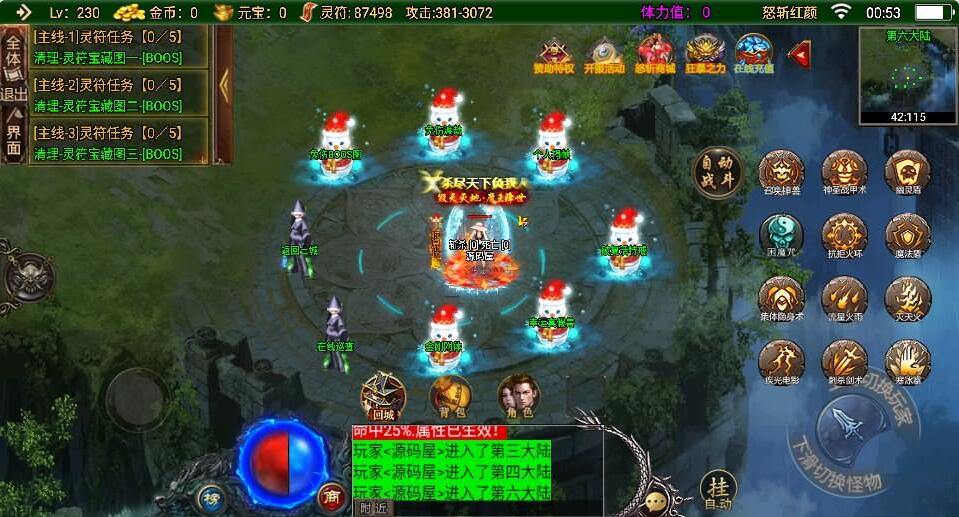
Task: Open the 角色 character panel
Action: coord(518,394)
